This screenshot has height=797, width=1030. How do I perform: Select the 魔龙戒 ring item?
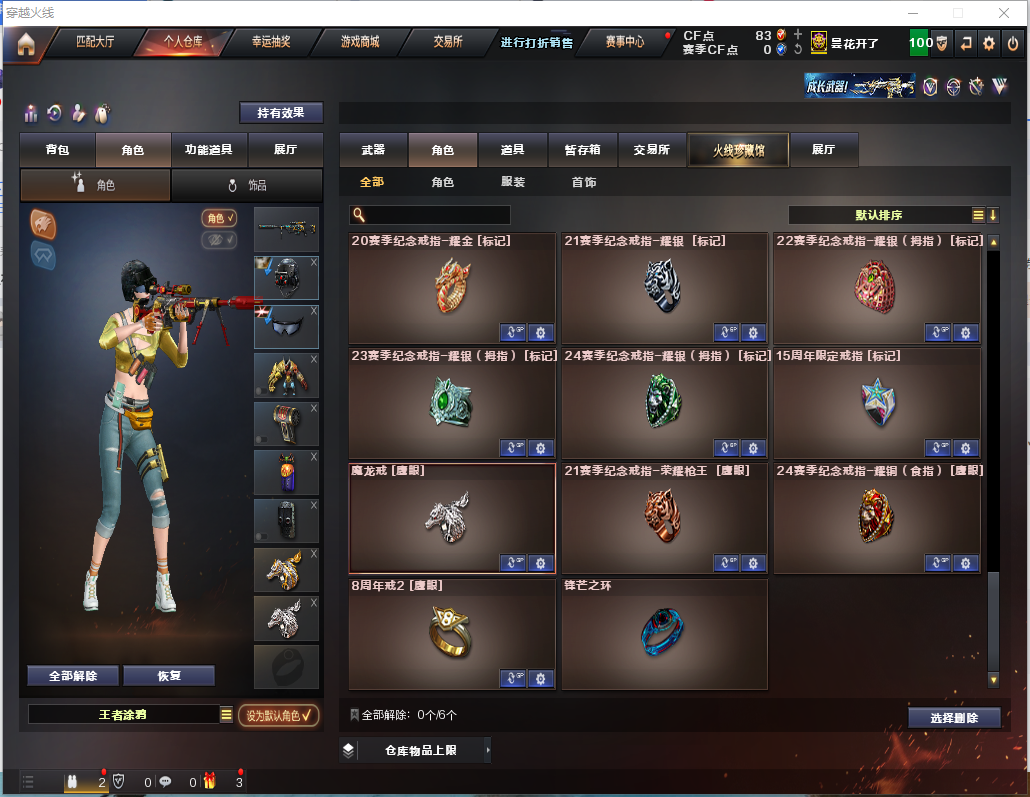point(452,518)
